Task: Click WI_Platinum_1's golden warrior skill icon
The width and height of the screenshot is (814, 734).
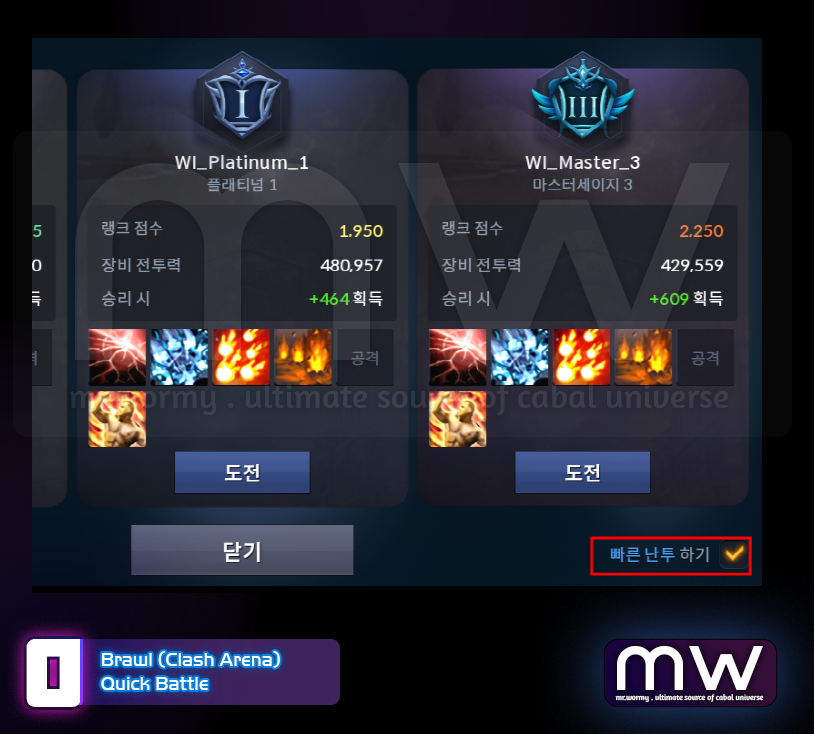Action: coord(118,418)
